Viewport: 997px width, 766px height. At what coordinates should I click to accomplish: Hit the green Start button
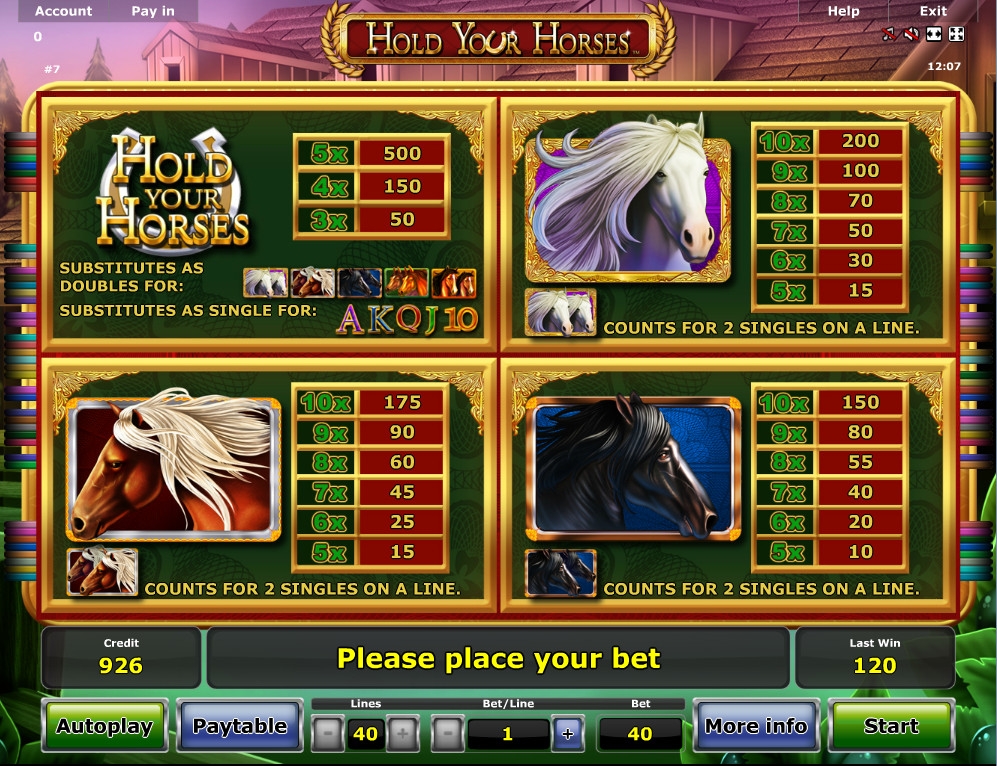[891, 727]
